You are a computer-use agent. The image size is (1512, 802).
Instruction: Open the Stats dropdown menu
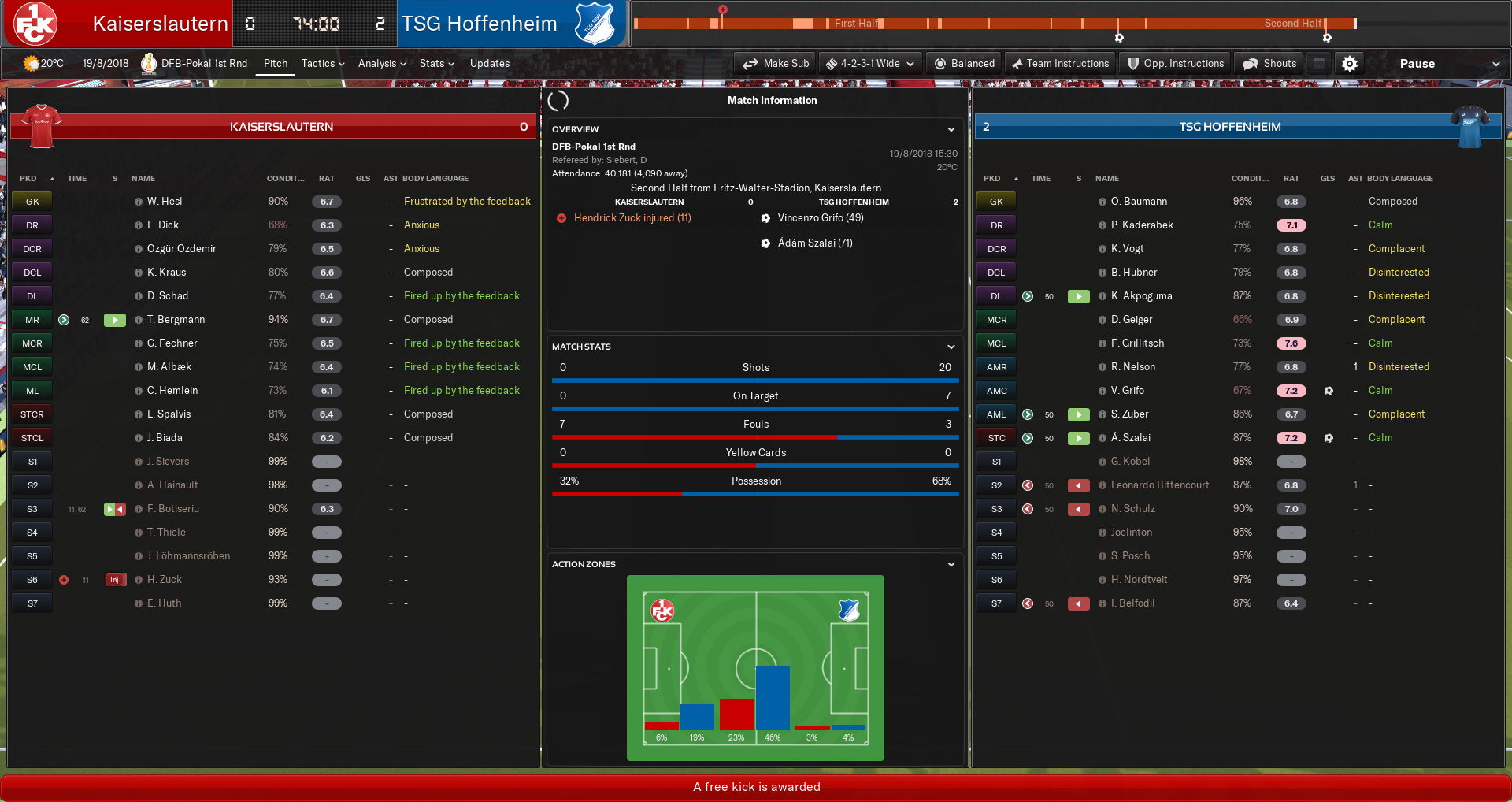pyautogui.click(x=436, y=64)
